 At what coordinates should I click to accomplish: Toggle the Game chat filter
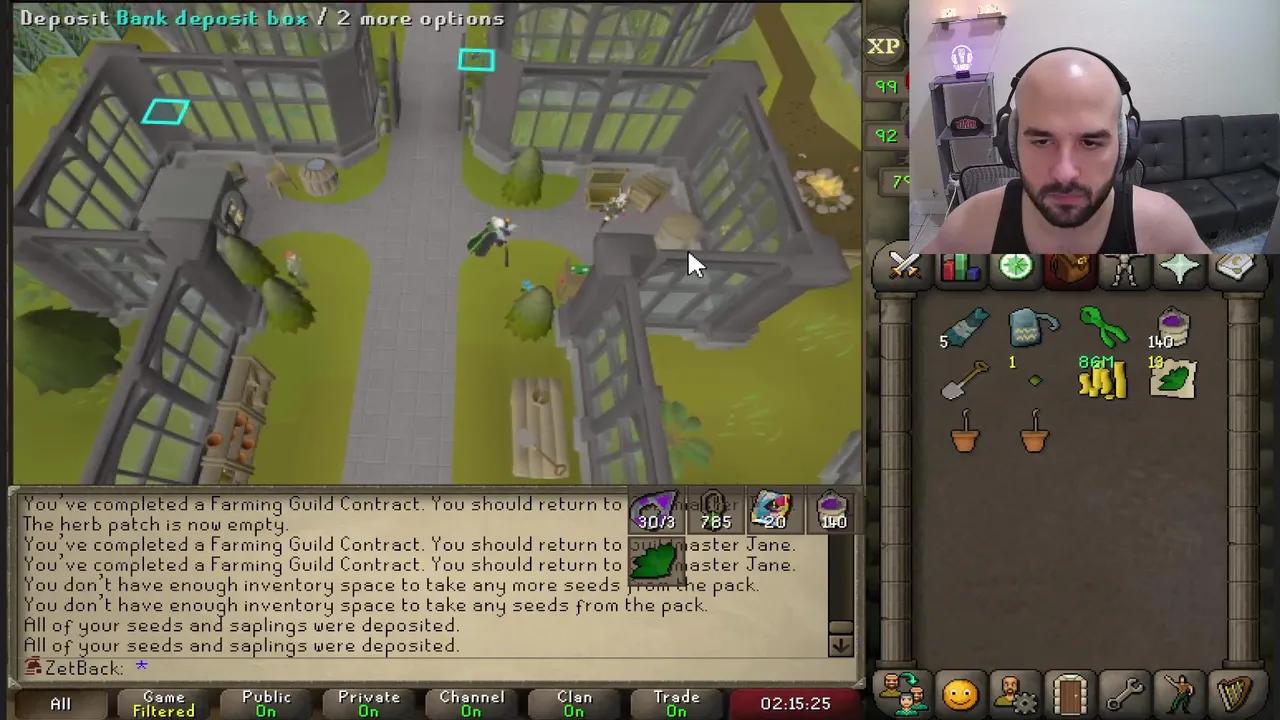click(x=163, y=703)
